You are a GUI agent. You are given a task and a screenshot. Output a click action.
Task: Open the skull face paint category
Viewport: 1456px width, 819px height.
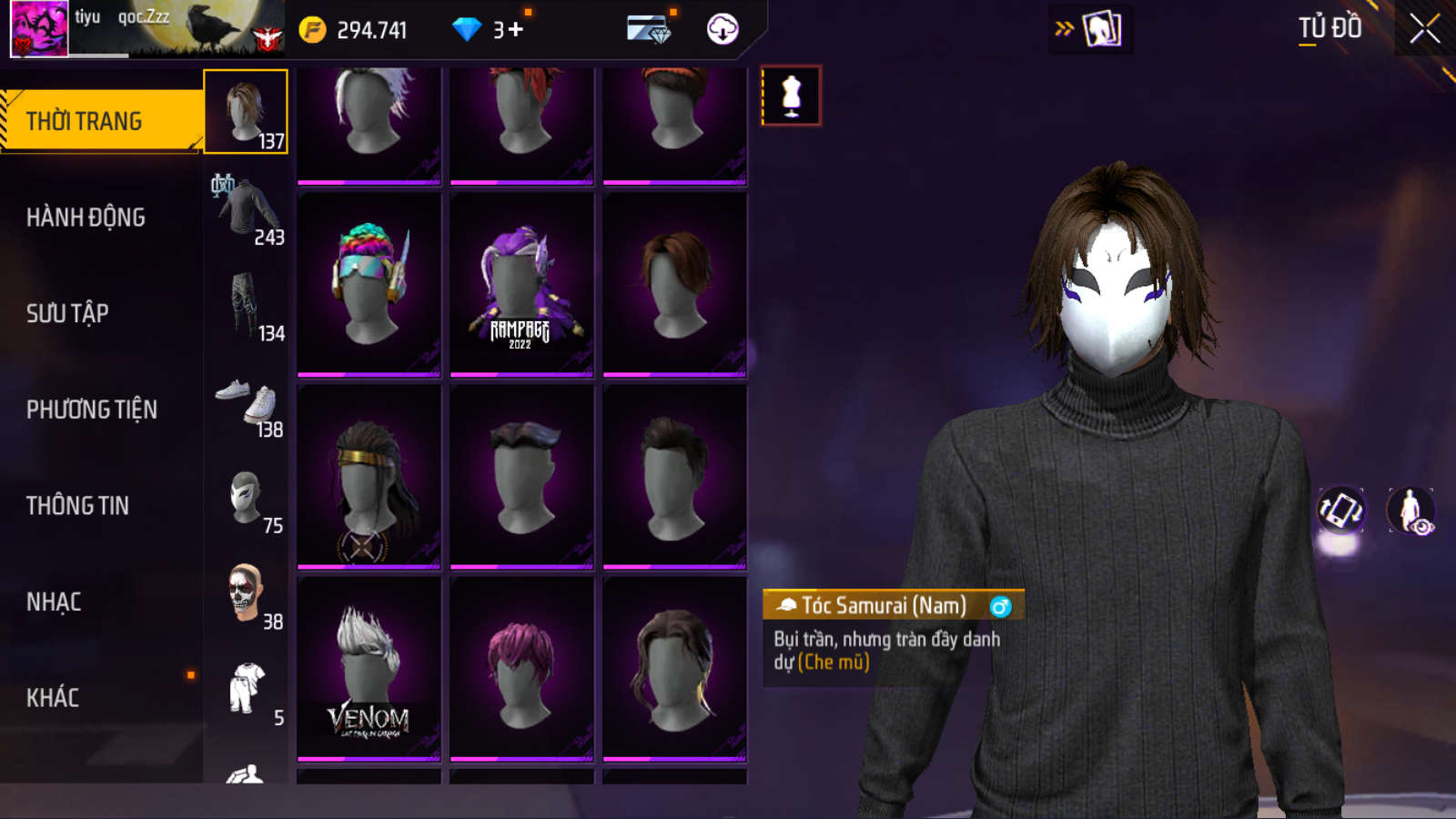pos(247,595)
